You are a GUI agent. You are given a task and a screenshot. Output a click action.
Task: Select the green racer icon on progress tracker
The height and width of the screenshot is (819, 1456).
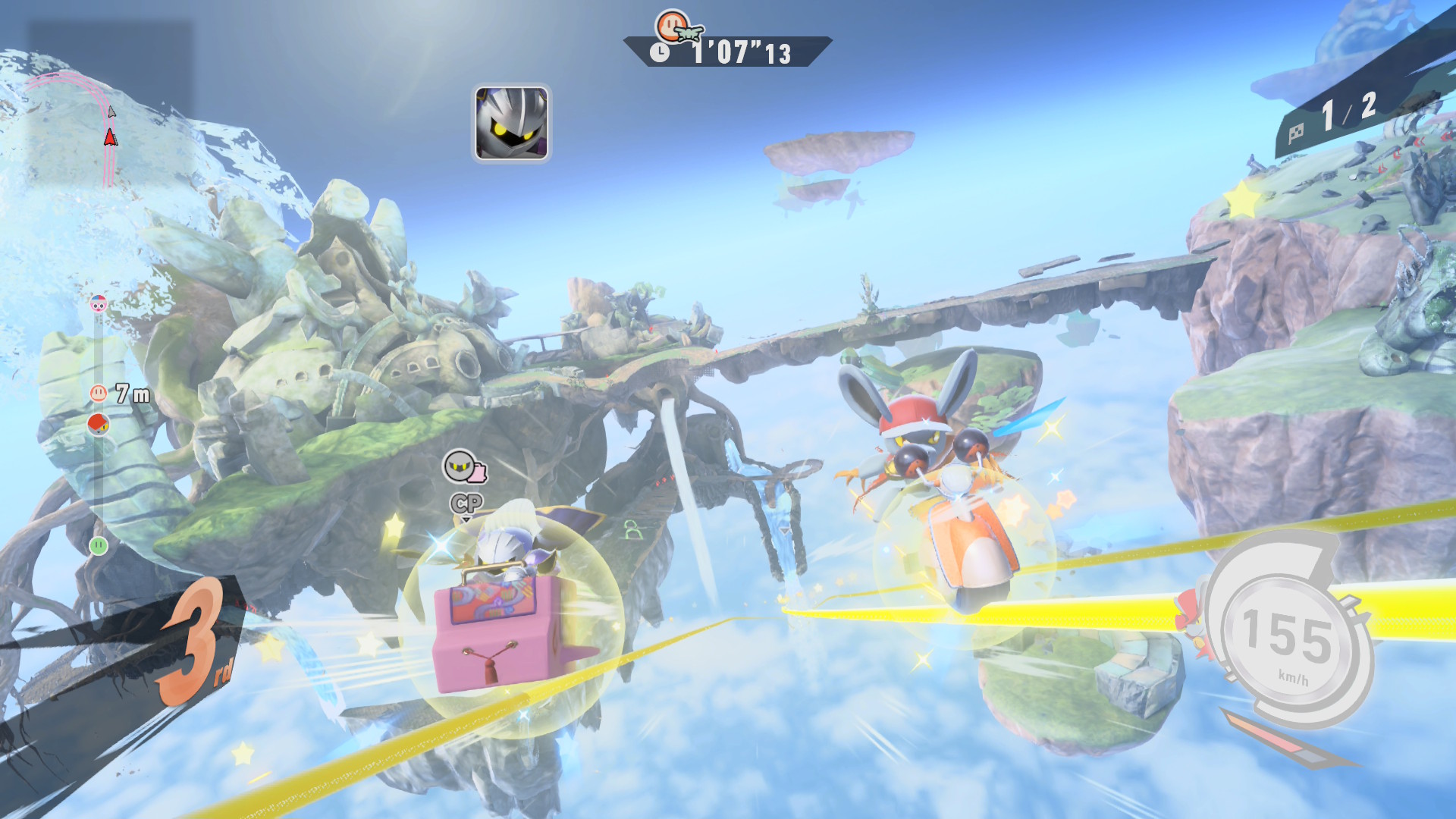point(99,545)
